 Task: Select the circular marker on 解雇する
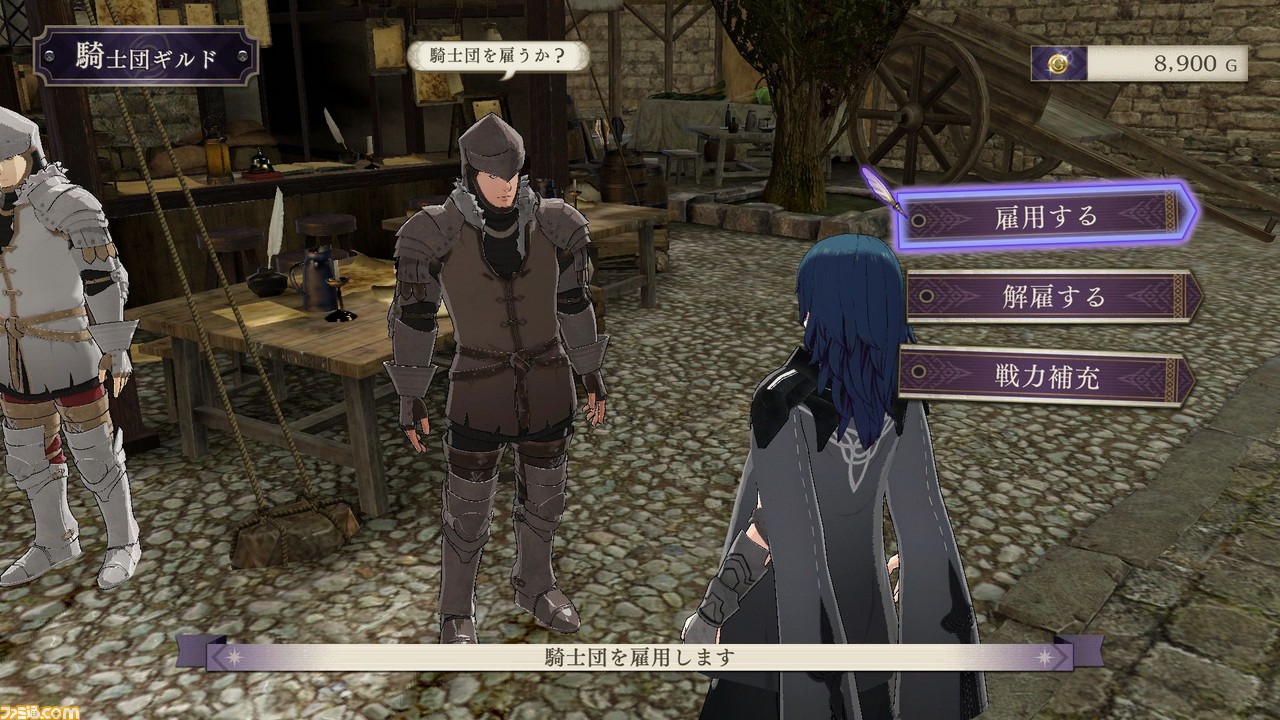point(927,294)
